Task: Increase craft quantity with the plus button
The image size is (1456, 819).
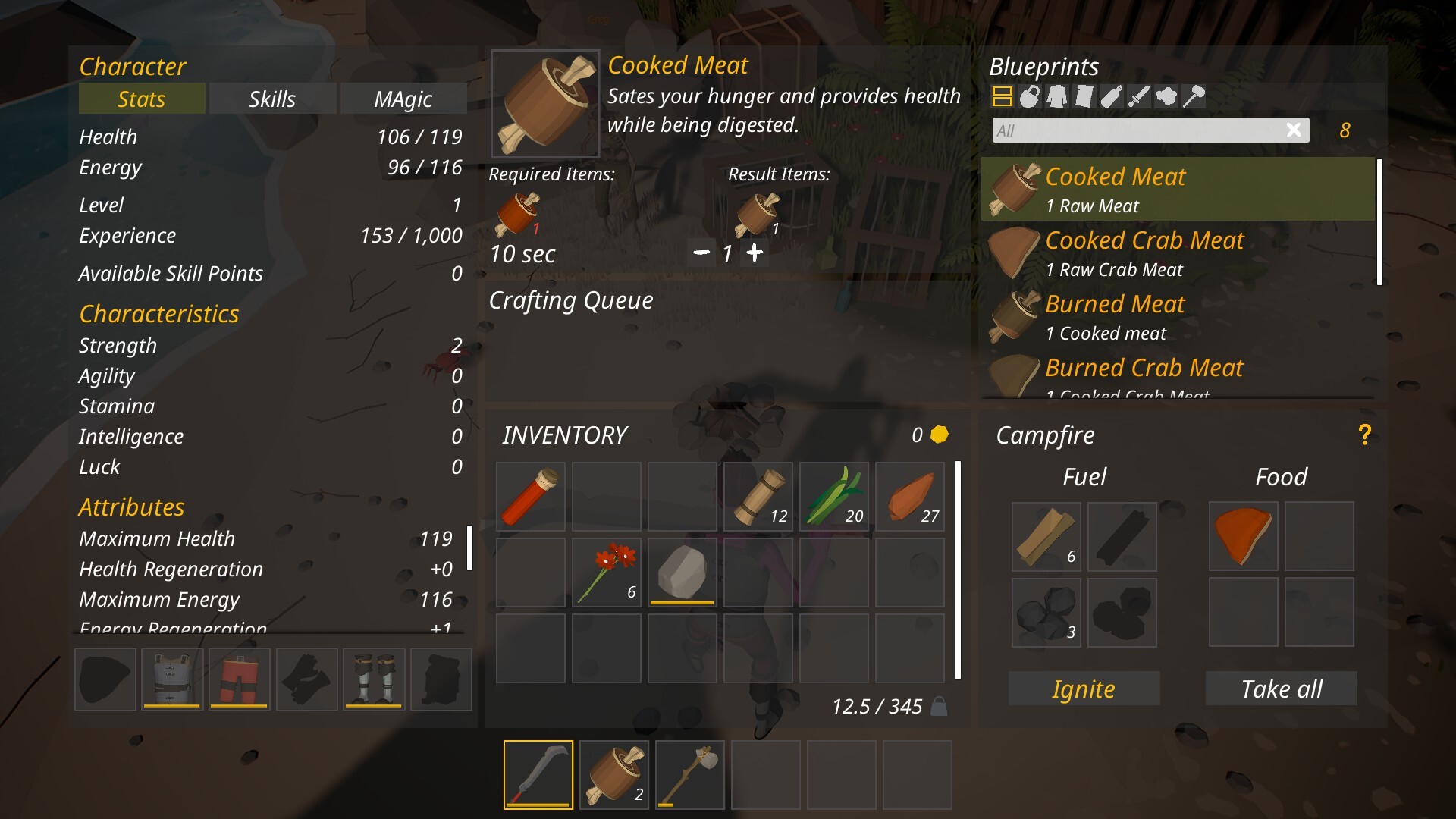Action: (755, 253)
